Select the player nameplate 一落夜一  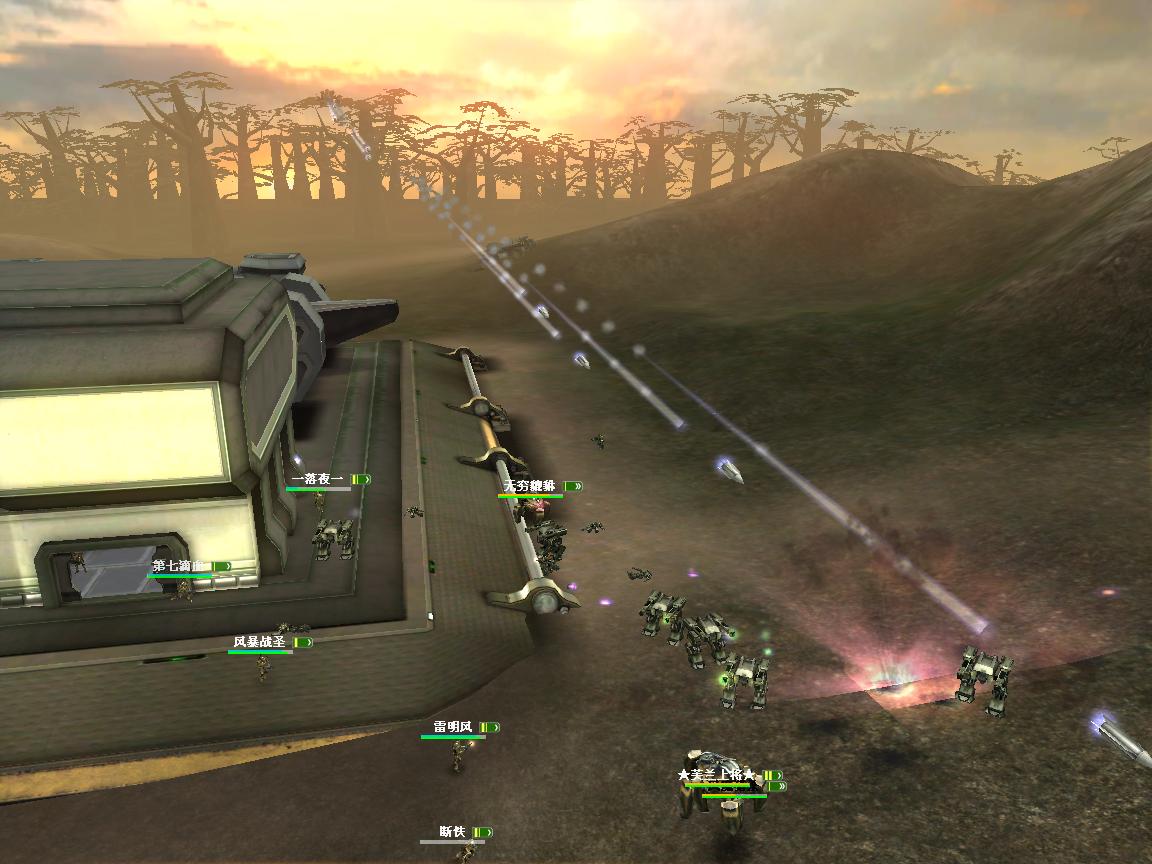pos(317,480)
